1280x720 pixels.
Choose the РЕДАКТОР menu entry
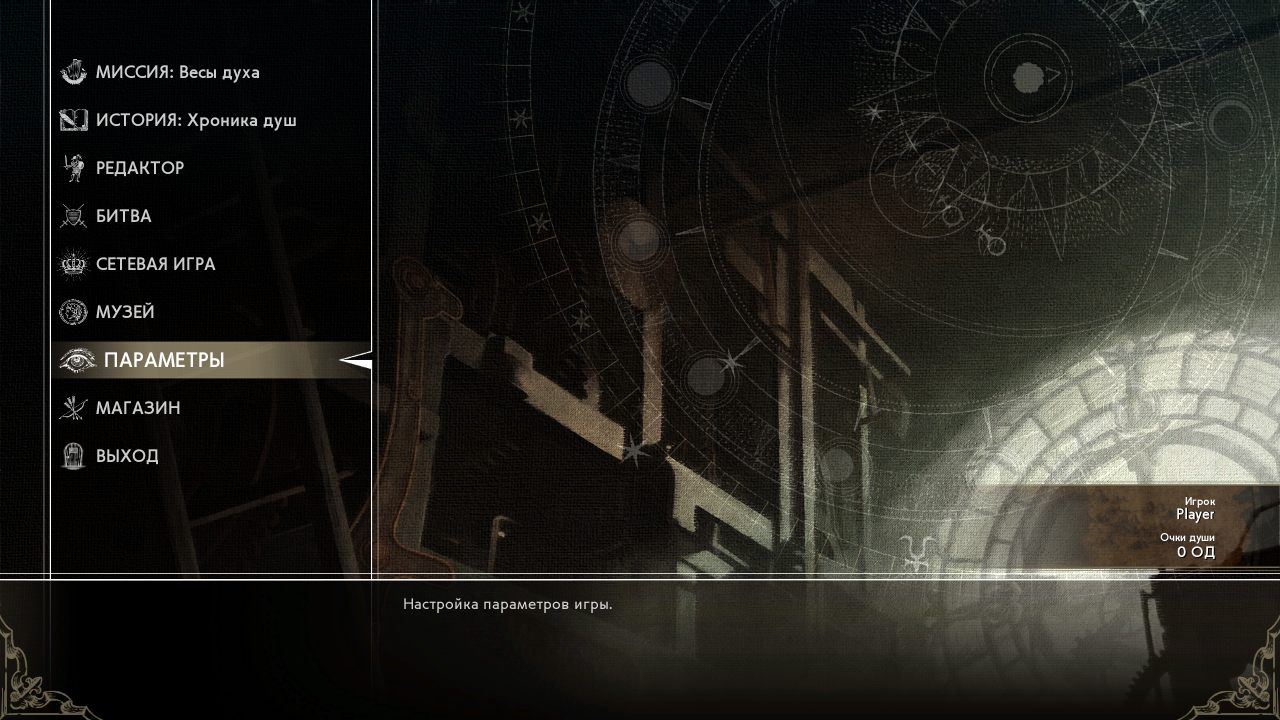point(139,168)
